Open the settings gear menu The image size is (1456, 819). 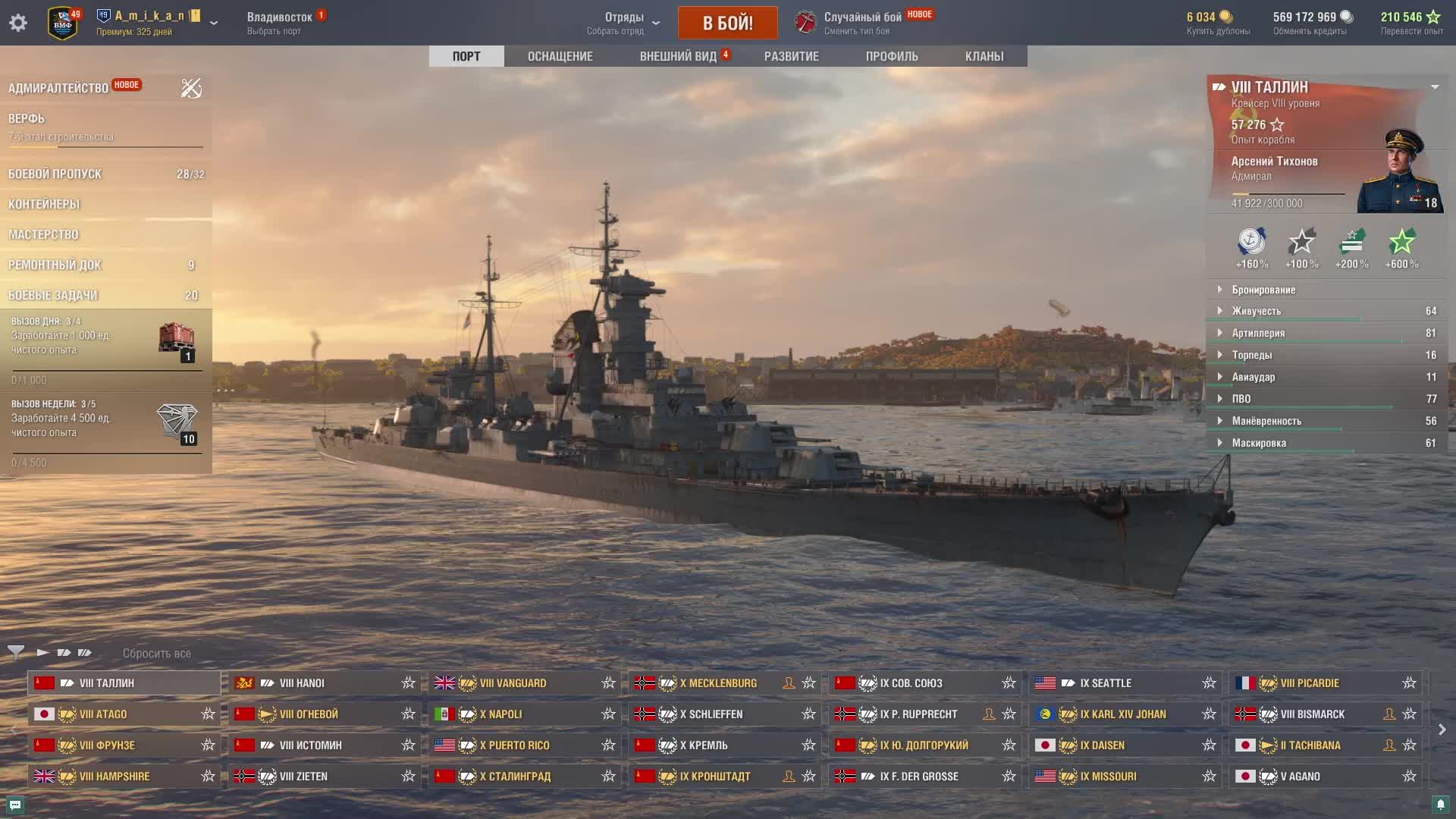[x=18, y=23]
